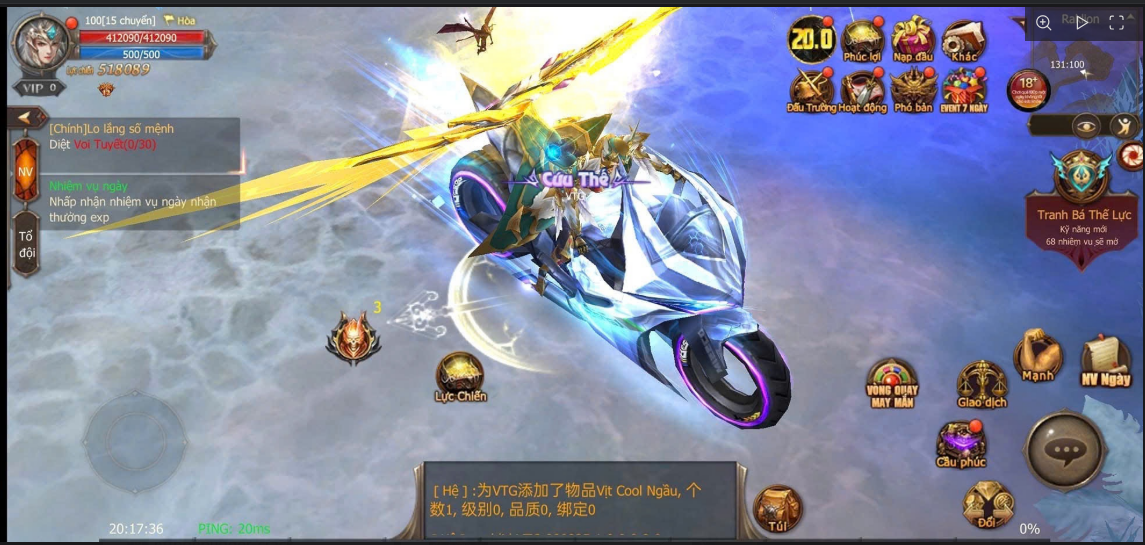This screenshot has height=545, width=1145.
Task: Open the Nạp đầu gift box
Action: click(x=912, y=40)
